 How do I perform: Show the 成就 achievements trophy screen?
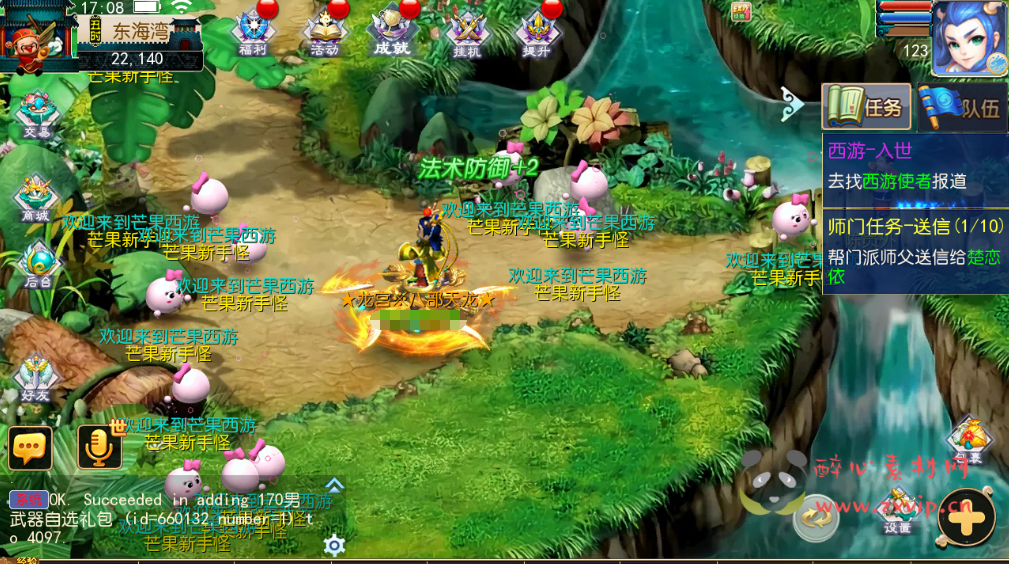coord(393,32)
